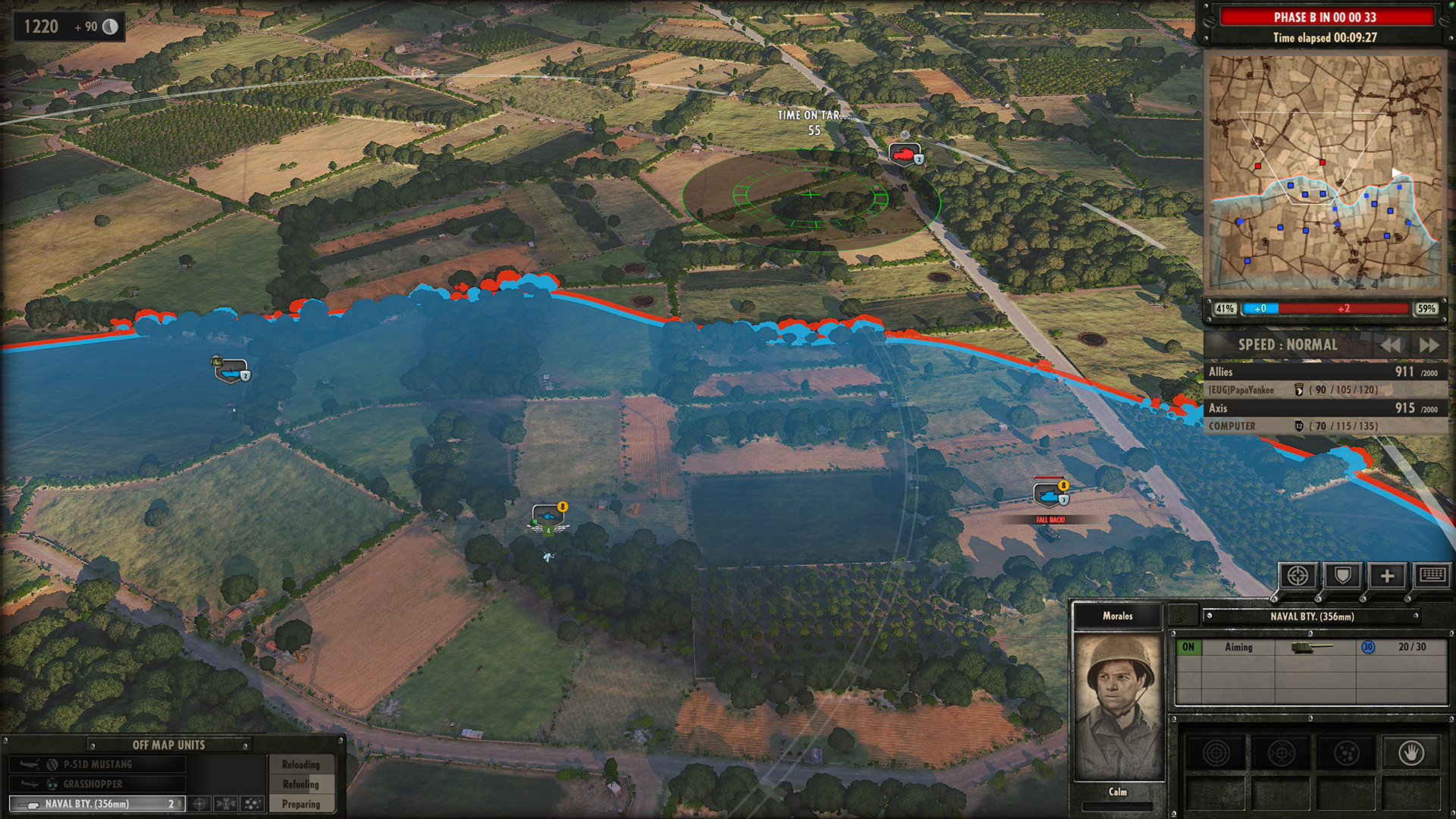
Task: Toggle the green ON switch for Naval BTY aiming
Action: point(1188,647)
